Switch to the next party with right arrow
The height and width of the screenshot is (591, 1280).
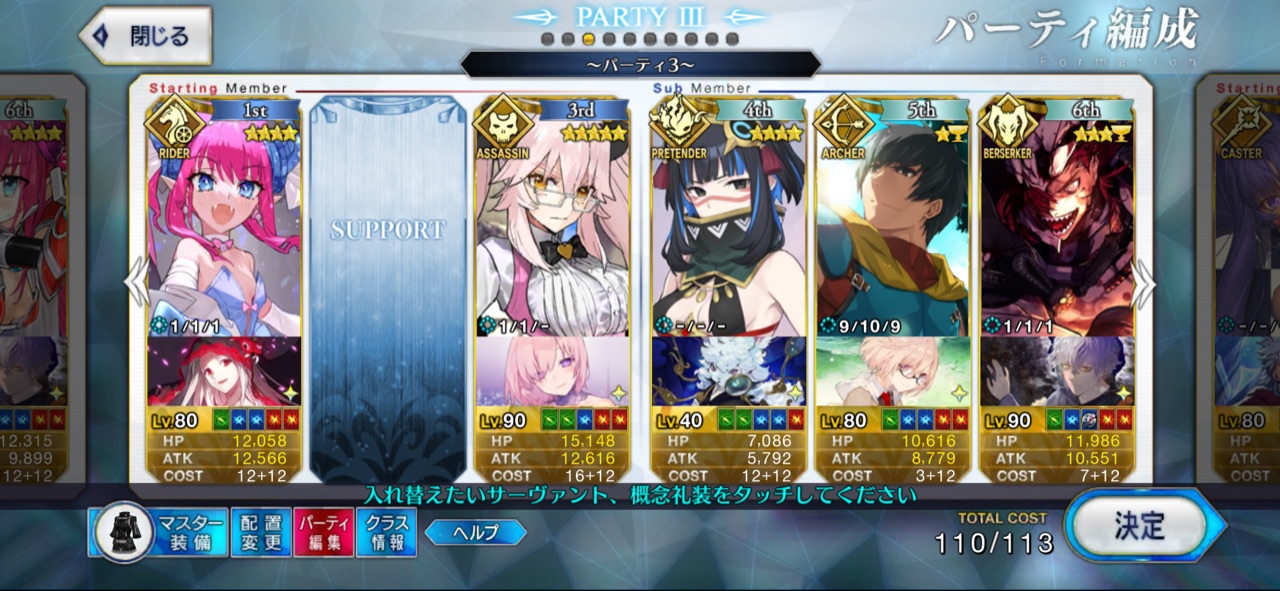[1144, 286]
